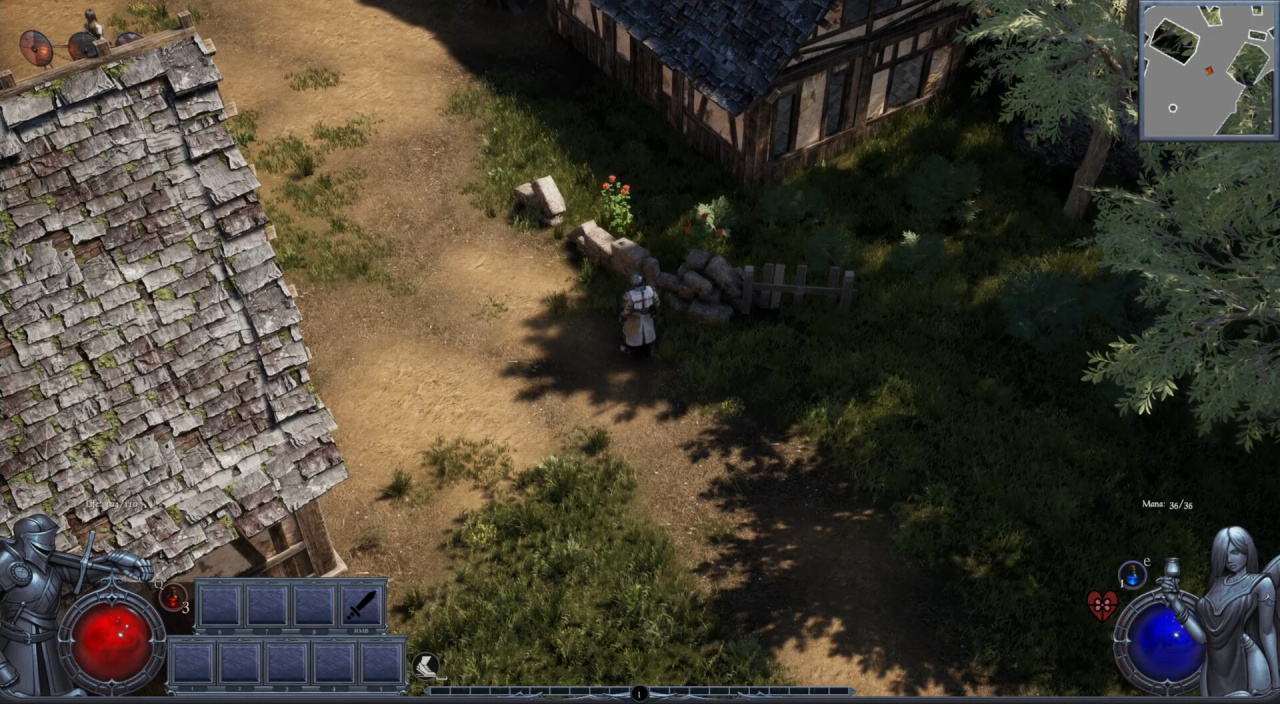The image size is (1280, 704).
Task: Drink the blue mana potion
Action: click(x=1133, y=574)
